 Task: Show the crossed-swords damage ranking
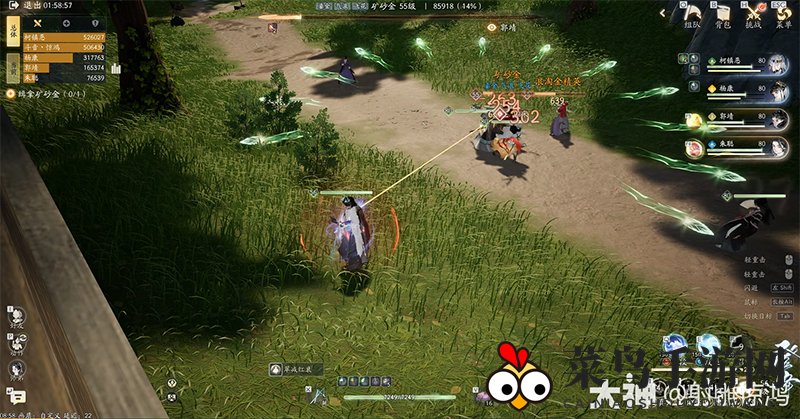pos(37,22)
